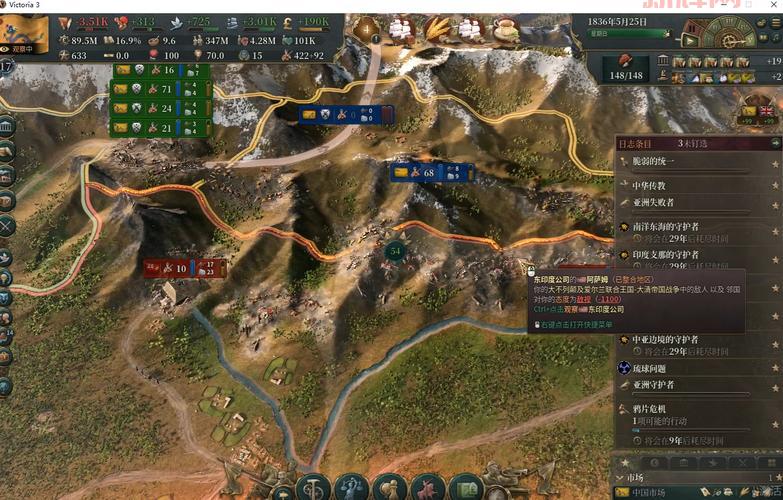The height and width of the screenshot is (500, 783).
Task: Select the blue army marker with 68 battalions
Action: (432, 173)
